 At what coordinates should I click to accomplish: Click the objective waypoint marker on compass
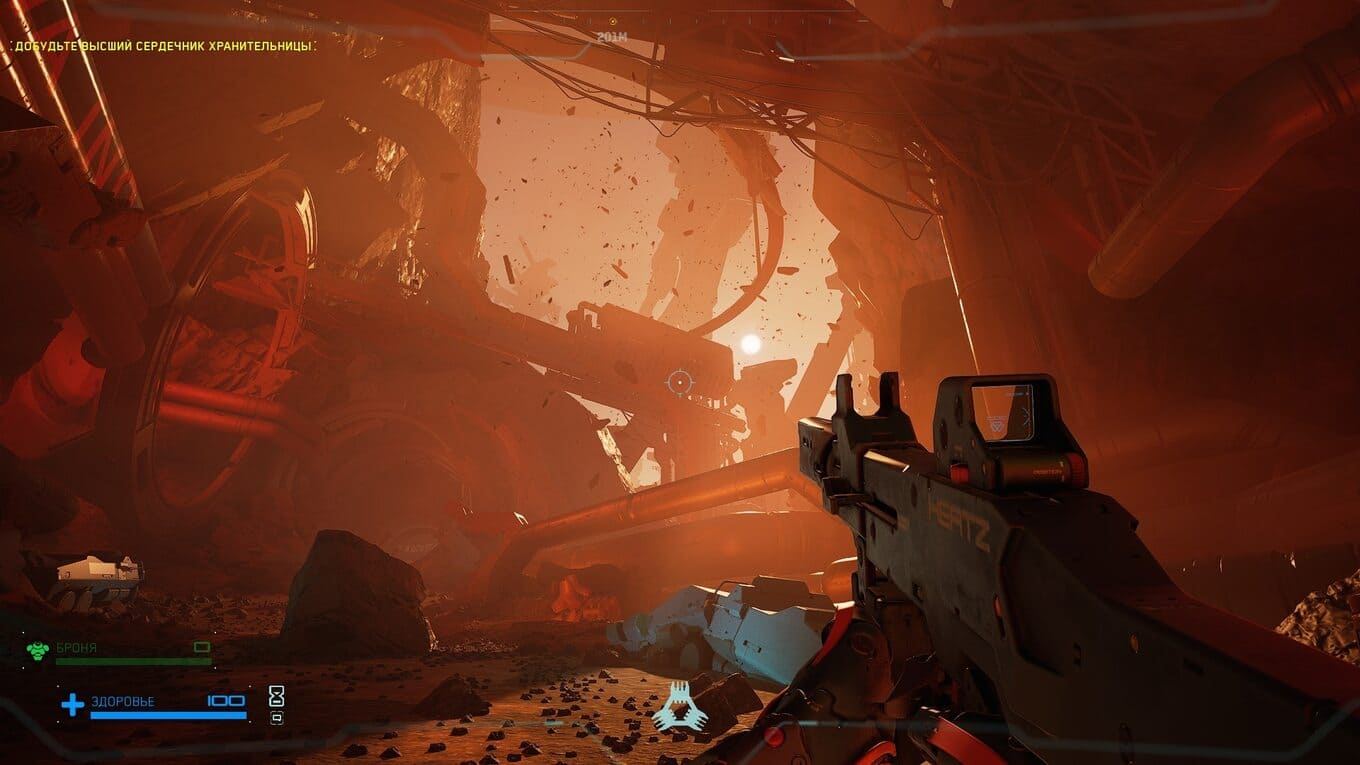pyautogui.click(x=613, y=21)
